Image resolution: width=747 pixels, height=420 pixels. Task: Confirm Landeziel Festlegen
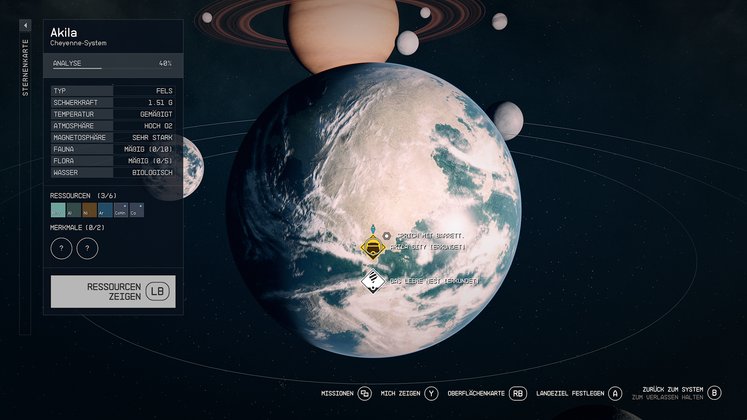tap(579, 394)
